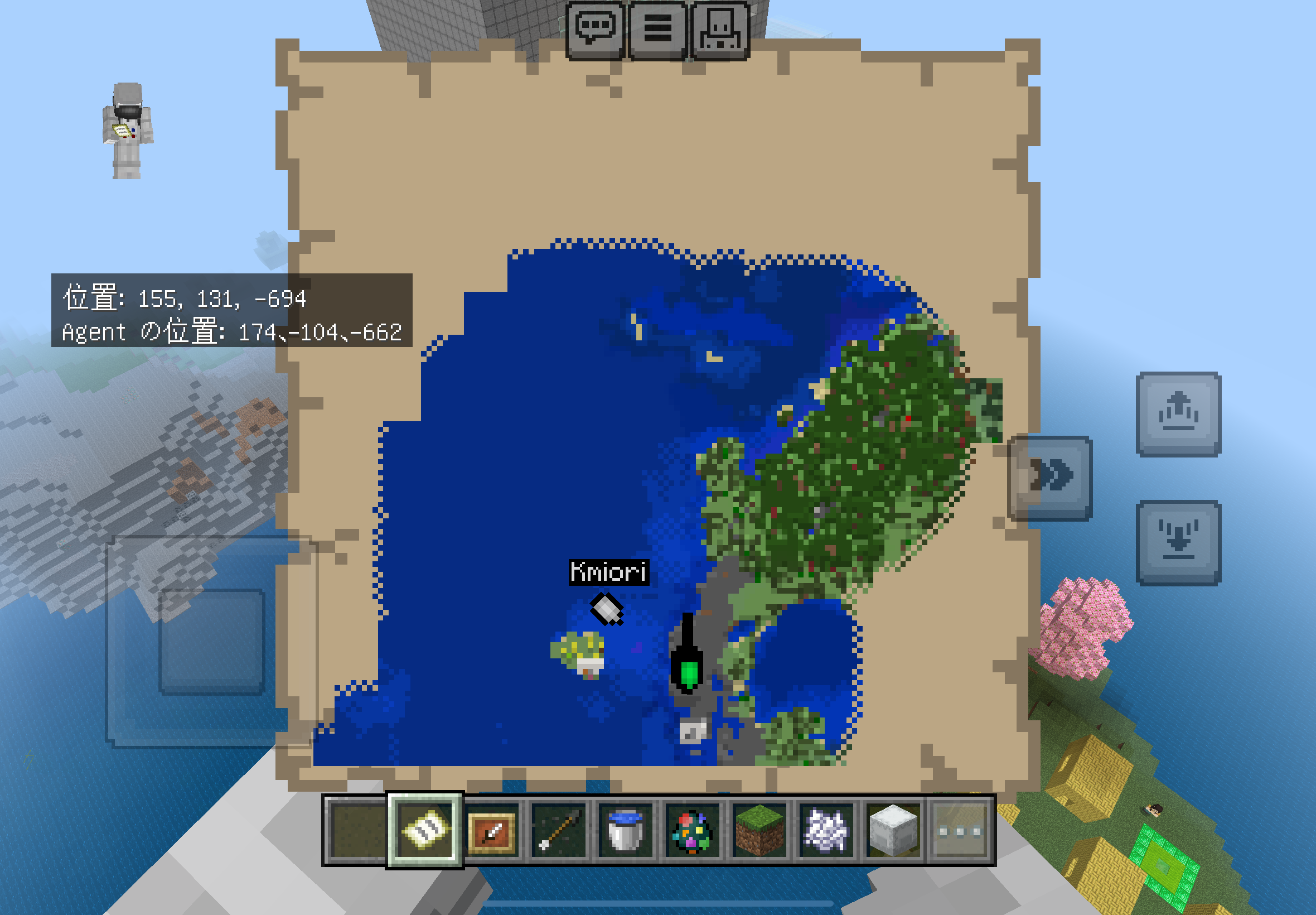Choose the white block hotbar slot
The height and width of the screenshot is (915, 1316).
click(x=893, y=830)
